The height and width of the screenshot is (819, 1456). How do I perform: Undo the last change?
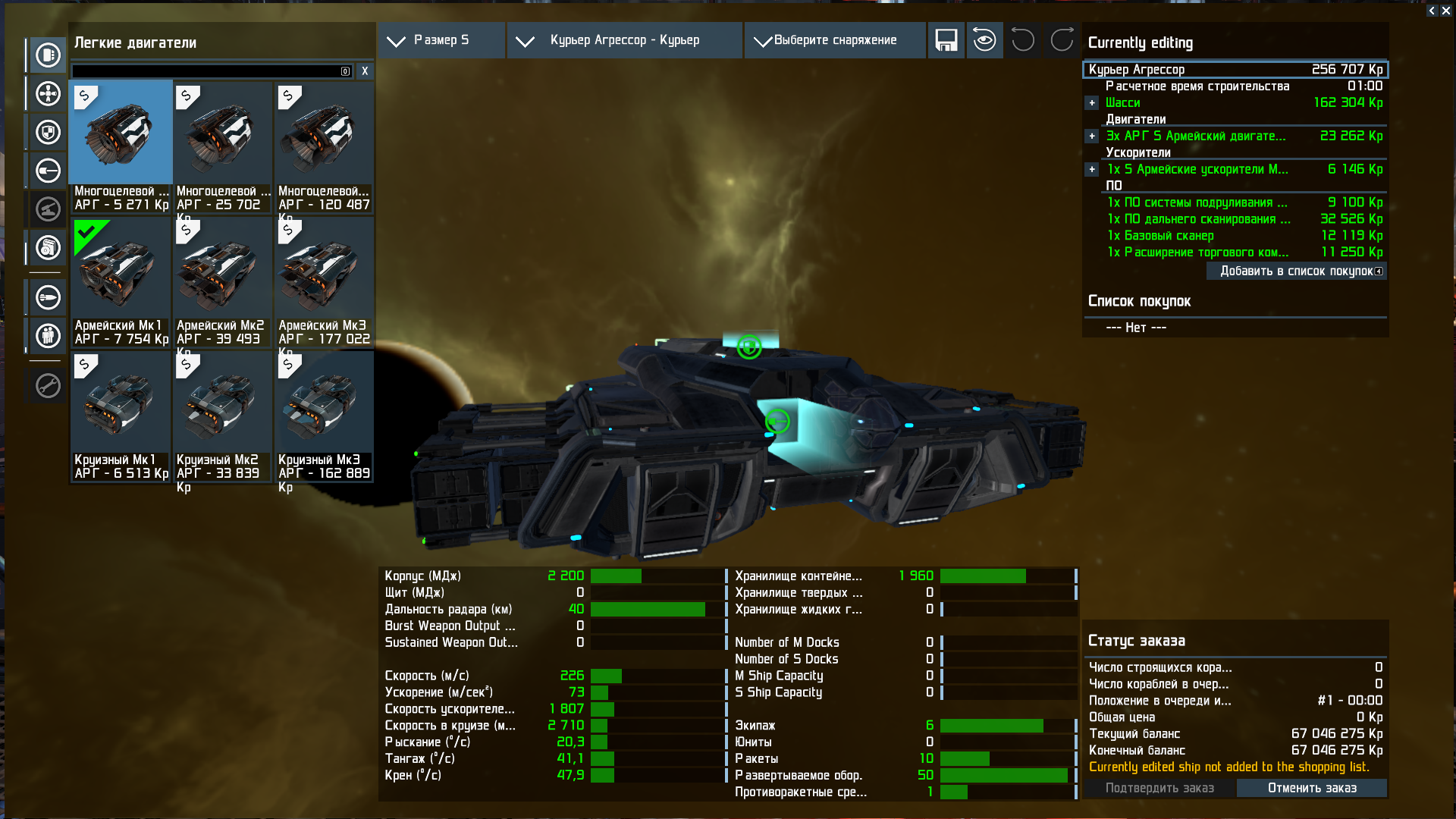point(1023,40)
